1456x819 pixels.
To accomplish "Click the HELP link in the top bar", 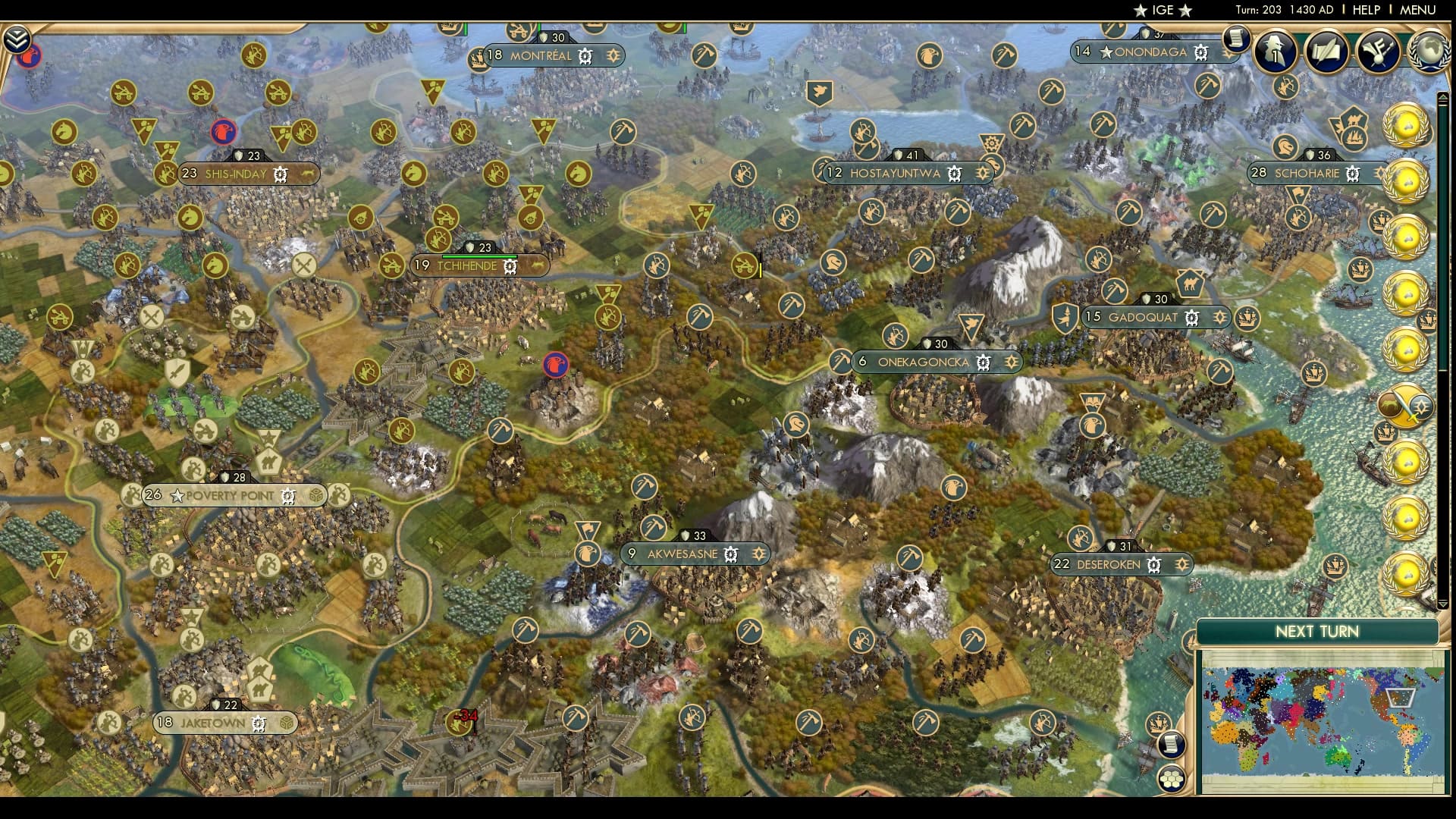I will click(1366, 11).
